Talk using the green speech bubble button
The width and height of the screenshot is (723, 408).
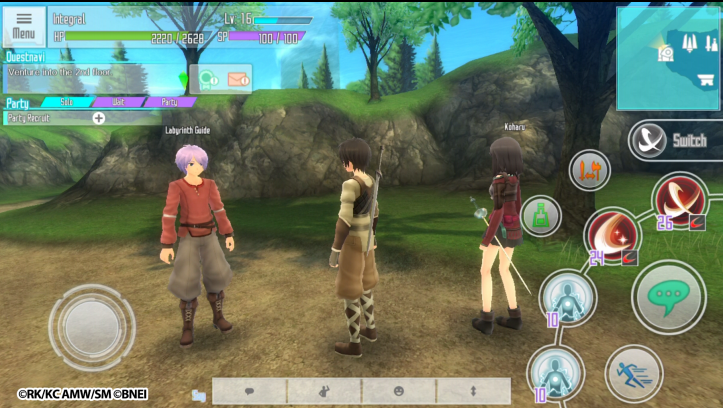(668, 296)
